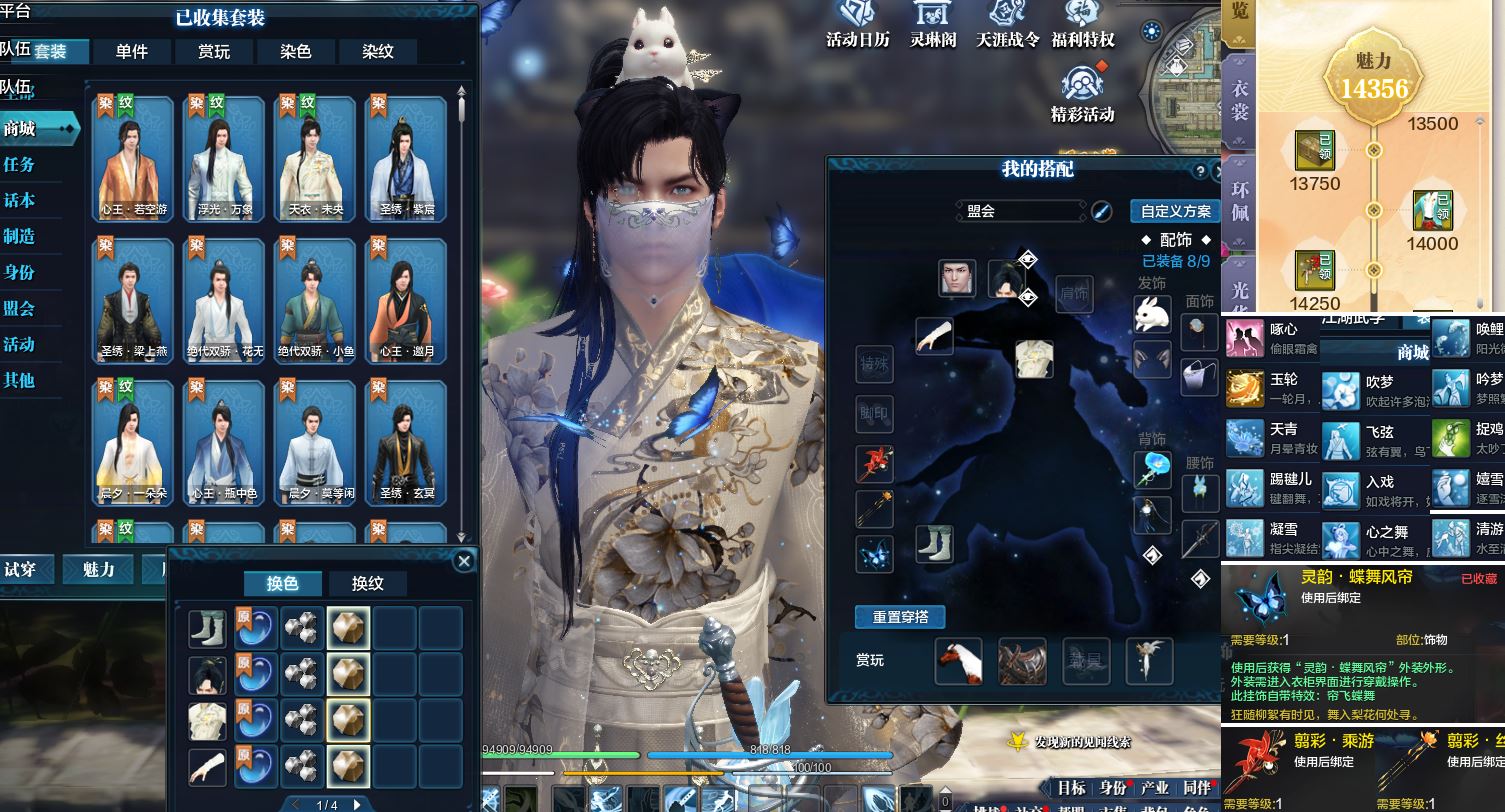The height and width of the screenshot is (812, 1505).
Task: Open 精彩活动 featured events
Action: pos(1082,95)
